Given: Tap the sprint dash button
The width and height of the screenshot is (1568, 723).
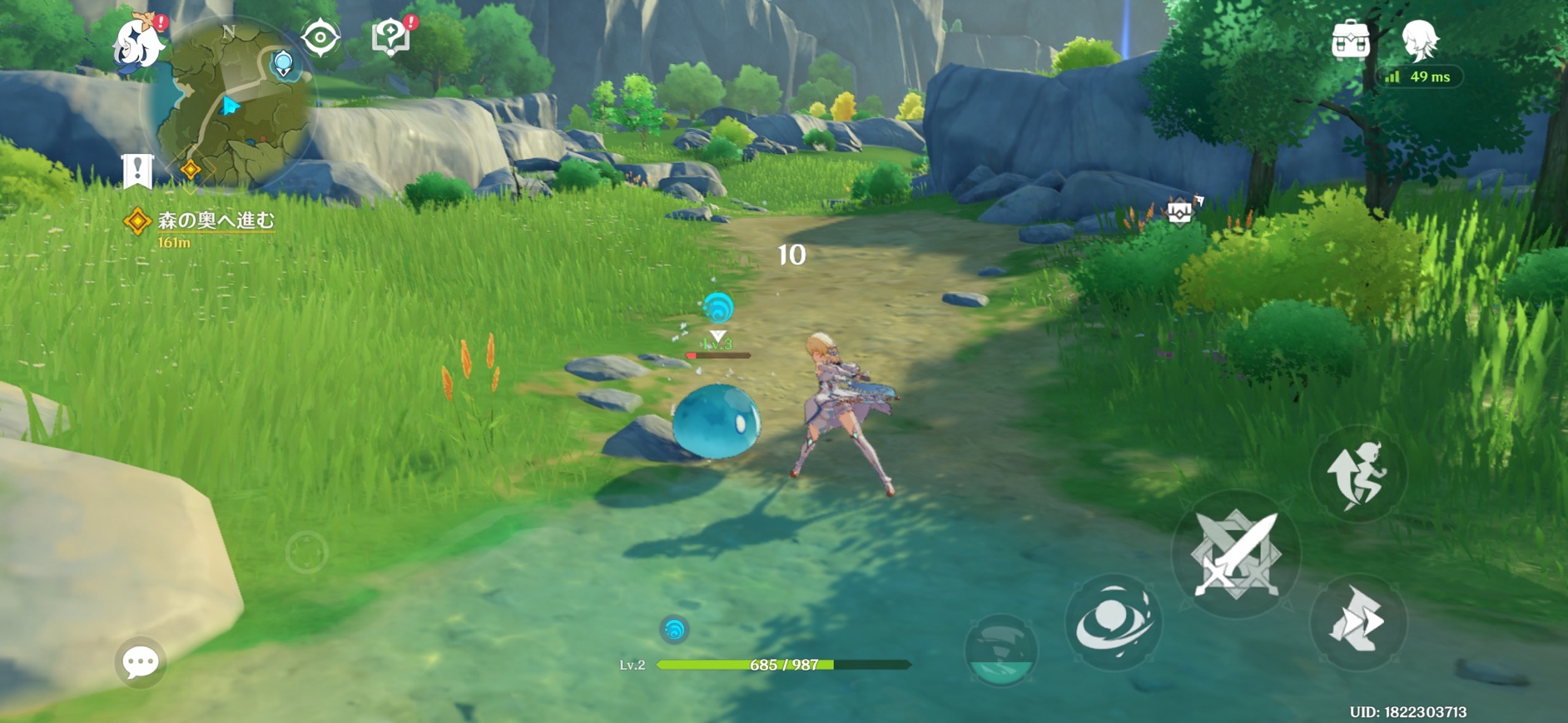Looking at the screenshot, I should 1357,621.
